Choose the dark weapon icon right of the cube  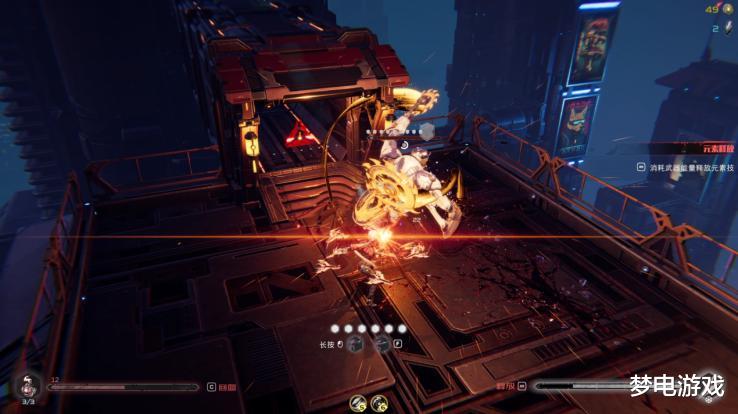pyautogui.click(x=381, y=343)
